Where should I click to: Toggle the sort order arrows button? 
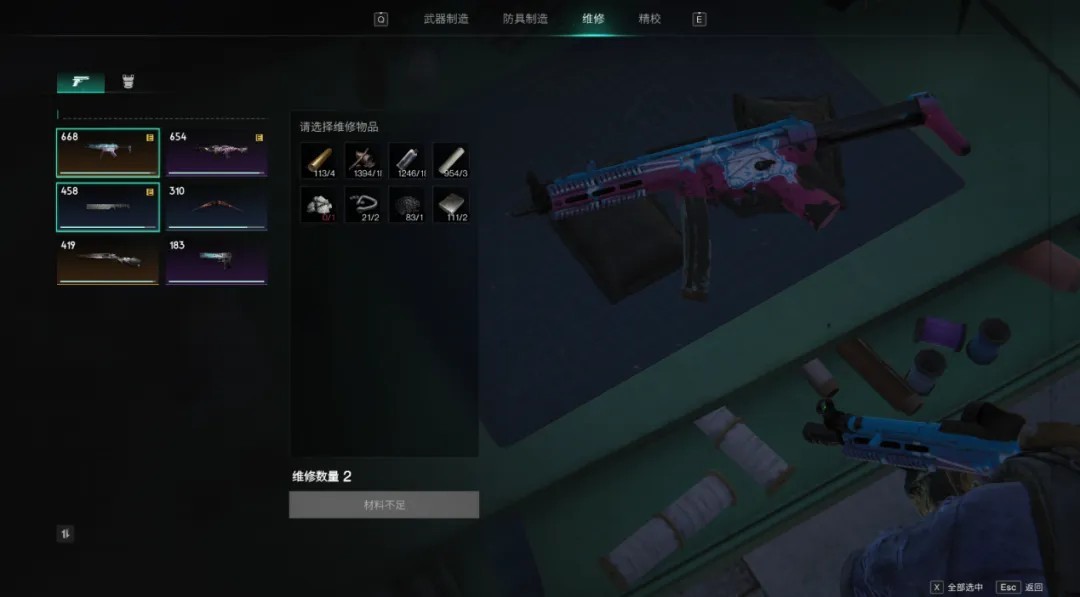pos(65,534)
